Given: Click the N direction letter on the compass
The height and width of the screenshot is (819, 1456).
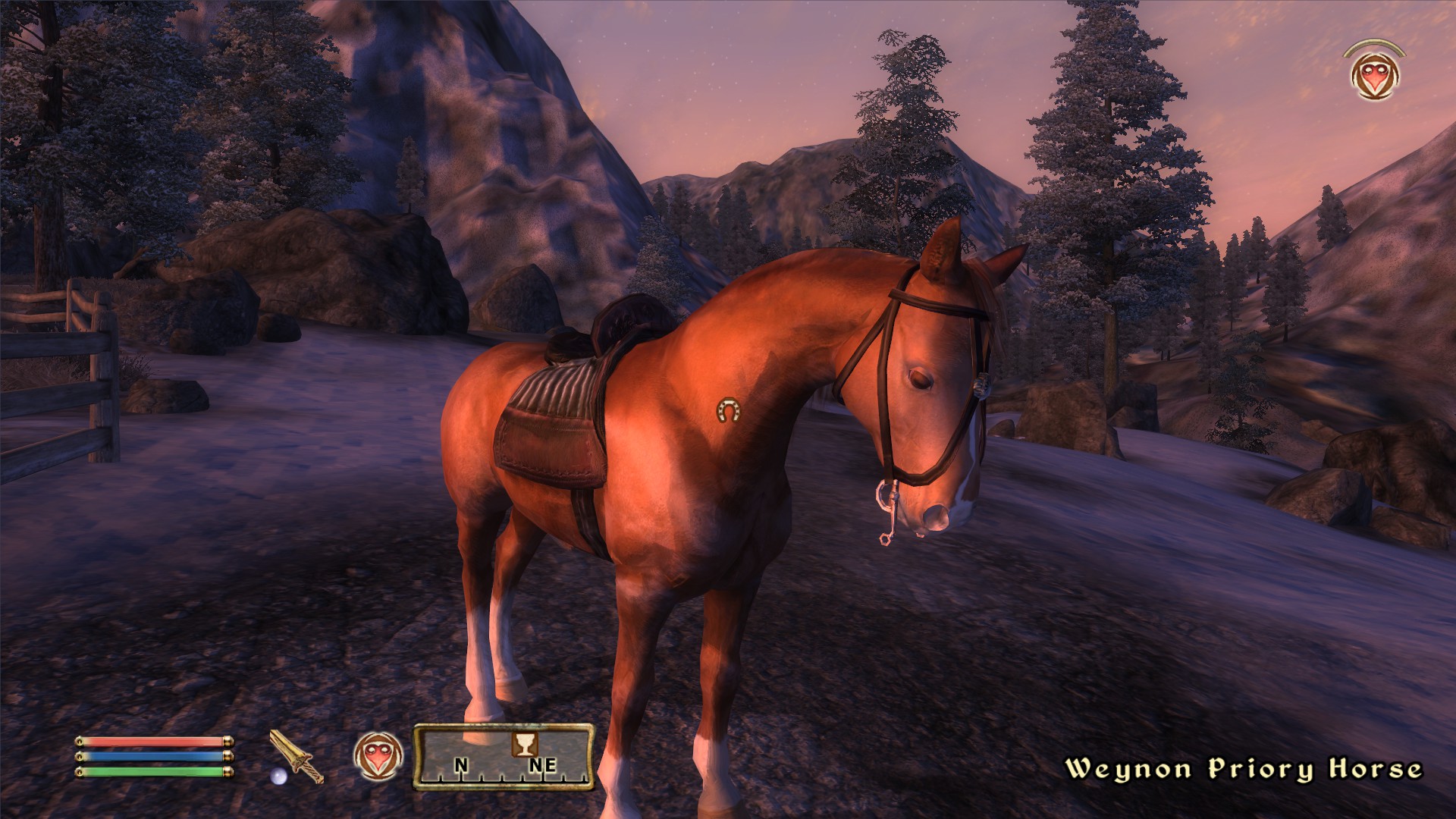Looking at the screenshot, I should click(462, 764).
